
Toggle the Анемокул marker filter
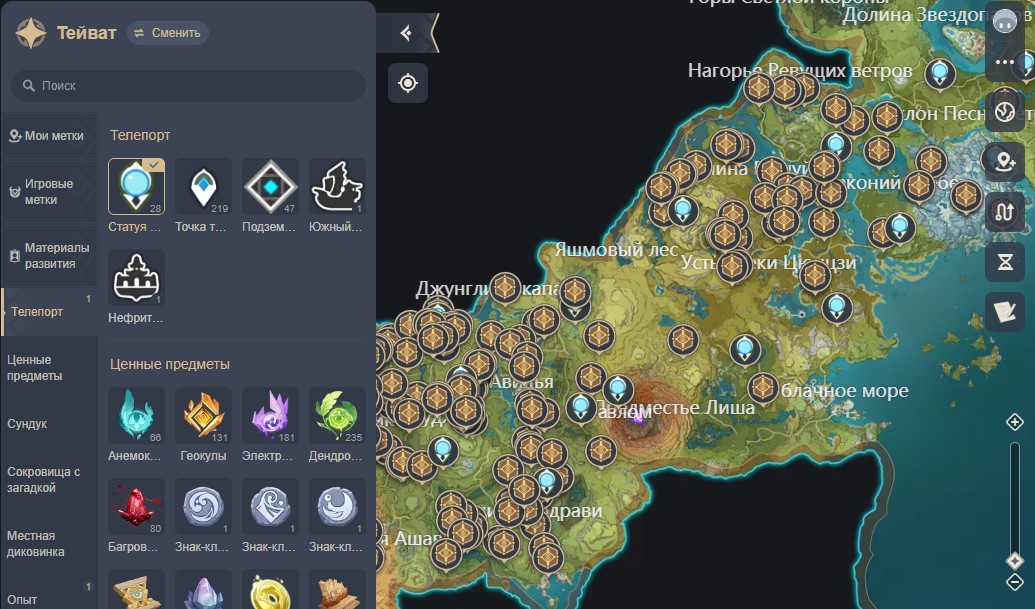(136, 416)
